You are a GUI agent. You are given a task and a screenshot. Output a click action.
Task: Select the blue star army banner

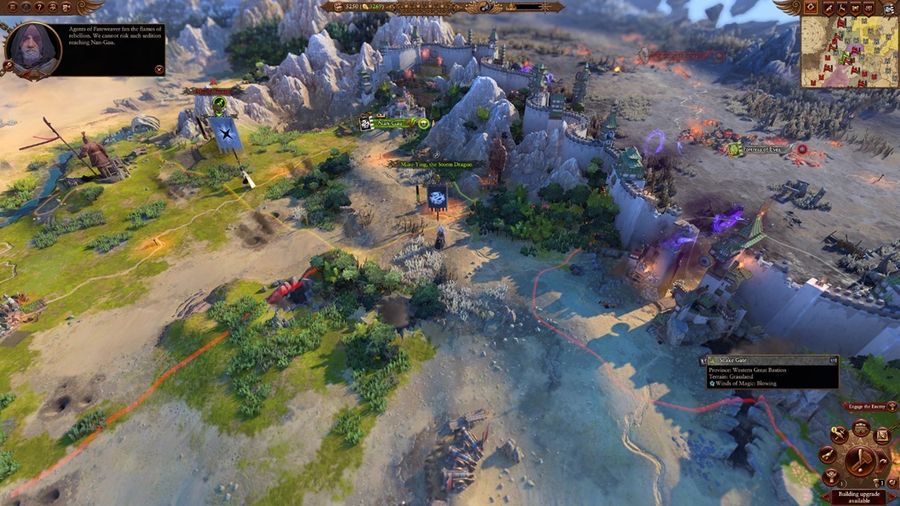coord(224,134)
